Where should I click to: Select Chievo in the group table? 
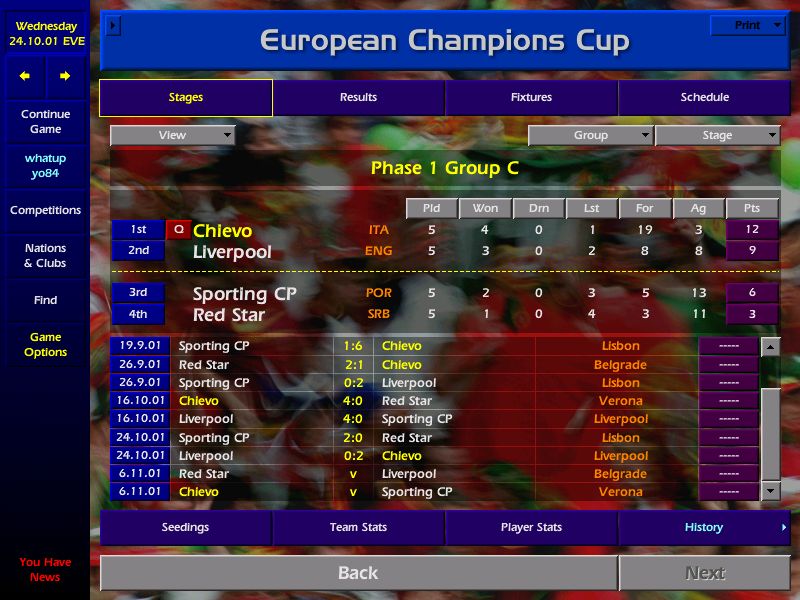tap(222, 231)
